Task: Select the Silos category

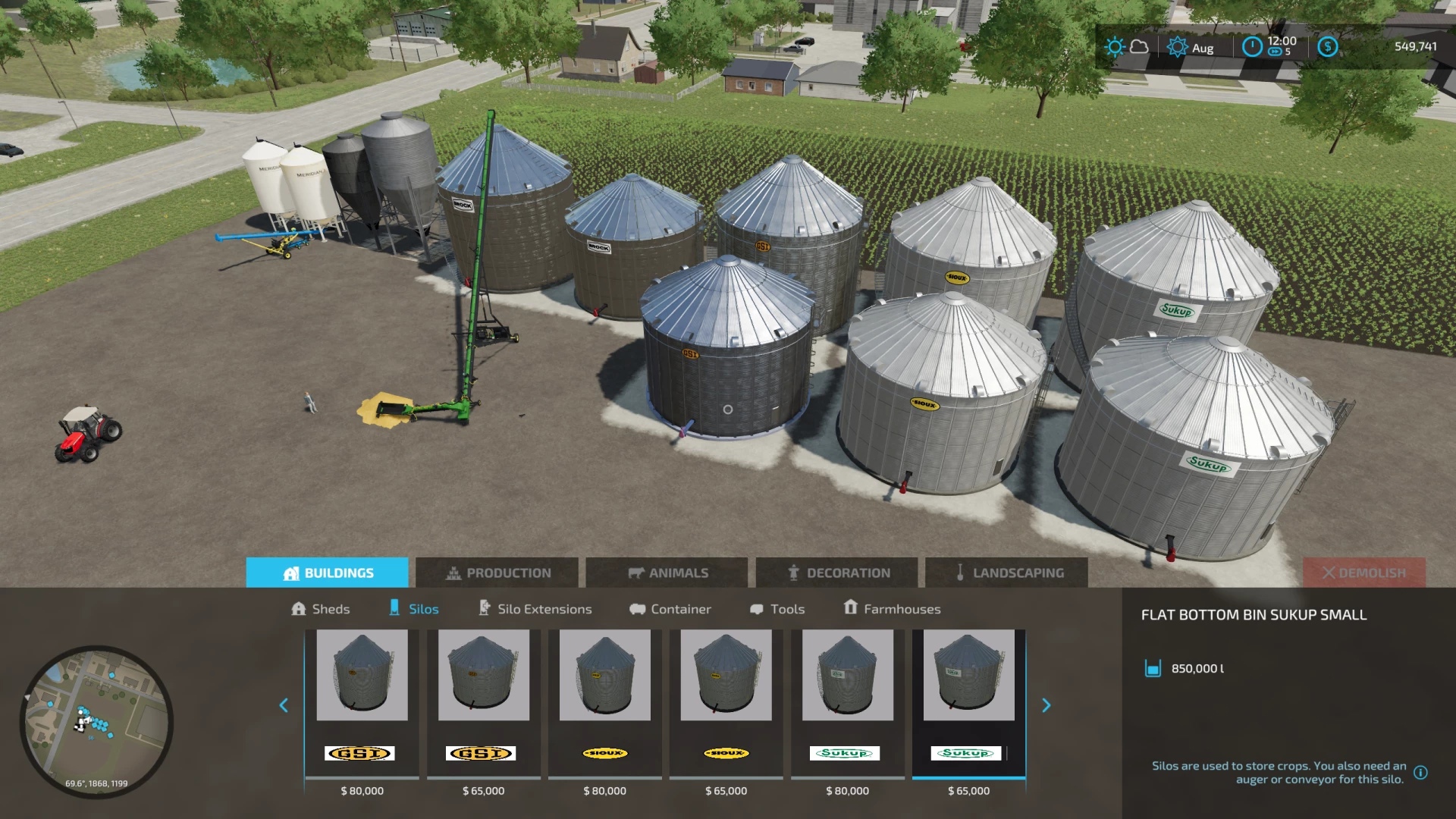Action: point(414,609)
